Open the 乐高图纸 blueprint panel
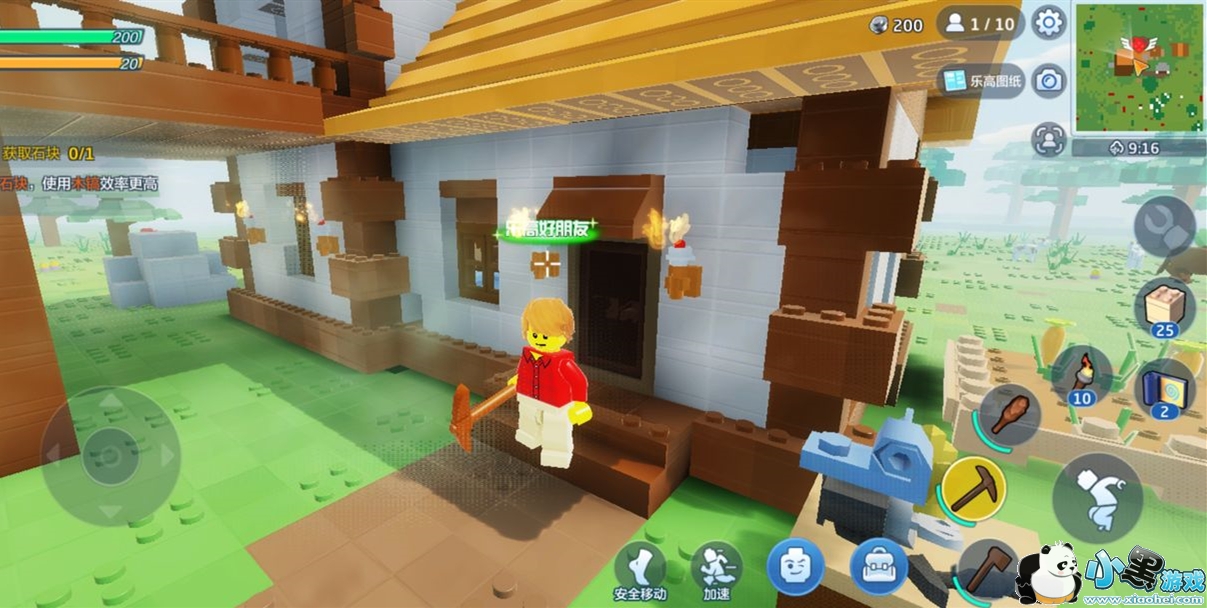1207x608 pixels. click(982, 81)
